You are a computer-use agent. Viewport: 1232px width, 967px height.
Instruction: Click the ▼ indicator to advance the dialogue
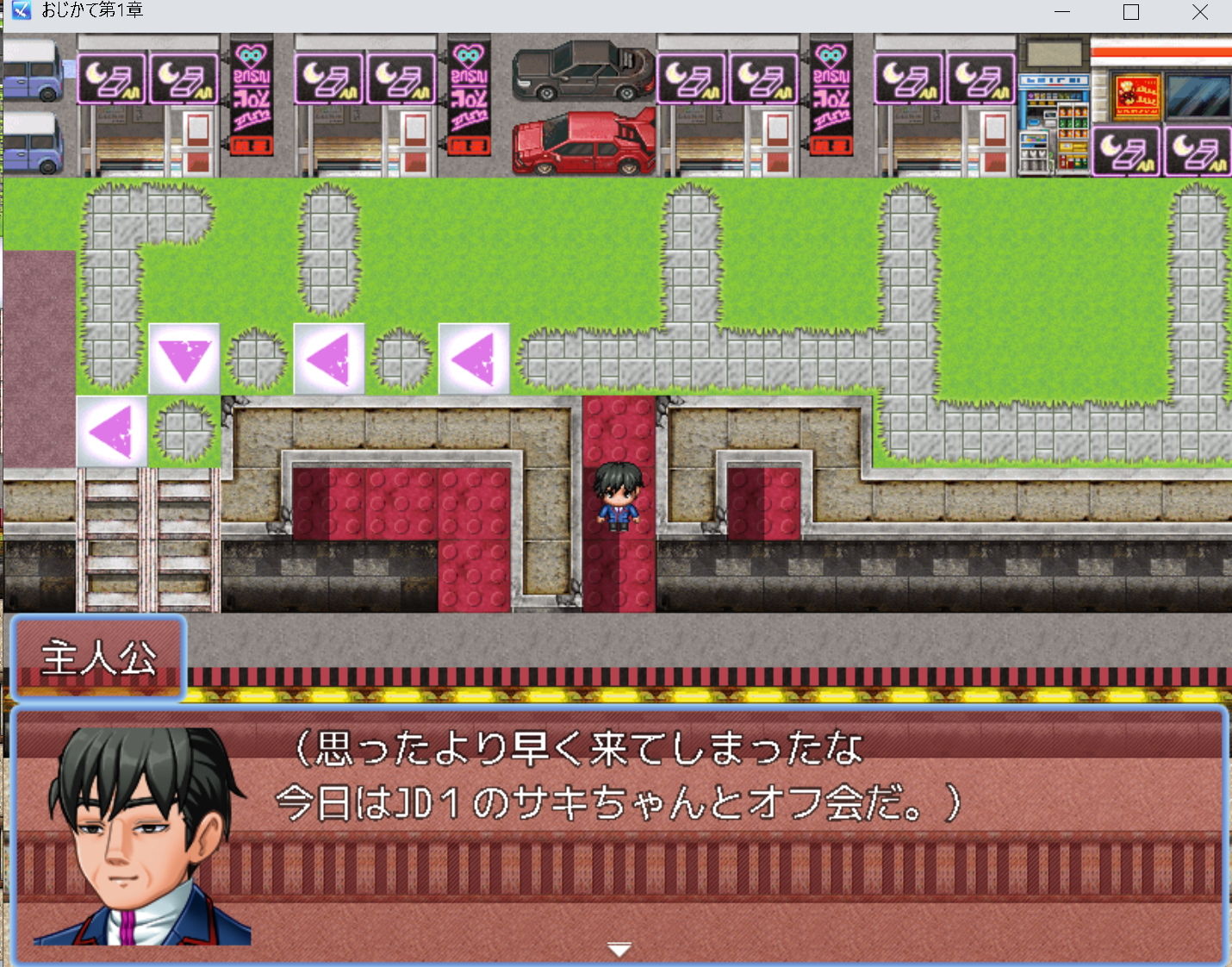click(x=619, y=947)
